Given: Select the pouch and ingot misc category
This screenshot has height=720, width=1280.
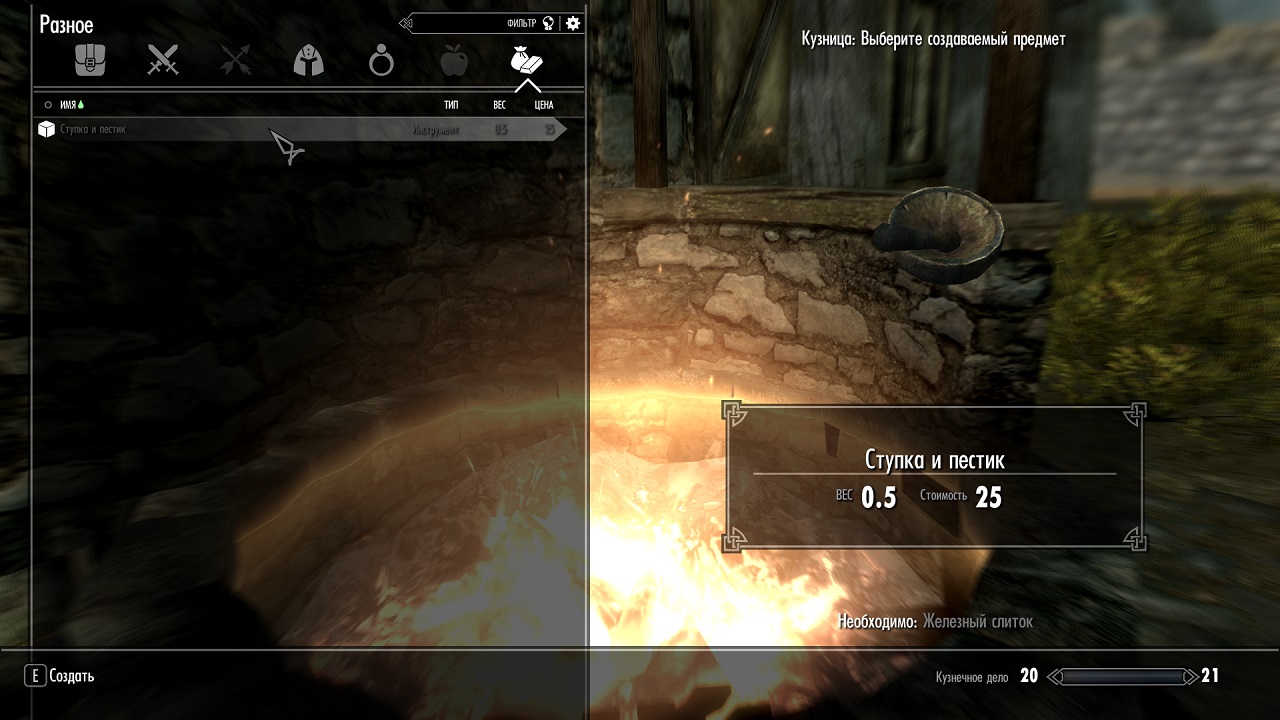Looking at the screenshot, I should 526,61.
